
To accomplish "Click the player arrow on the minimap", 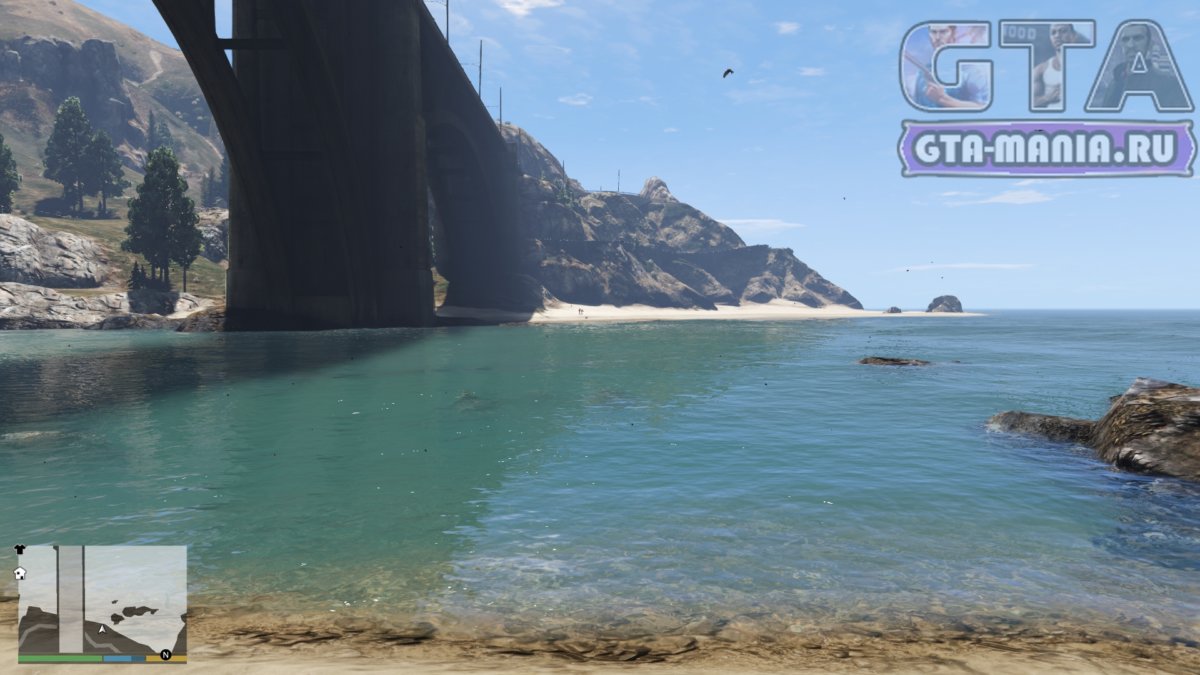I will (x=102, y=629).
